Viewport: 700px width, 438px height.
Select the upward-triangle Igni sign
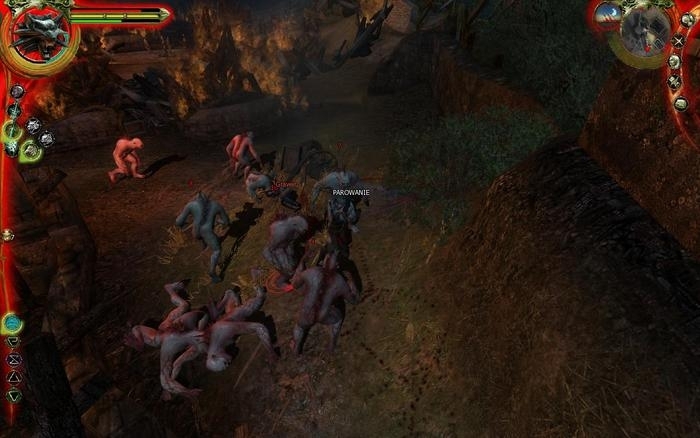pos(13,377)
